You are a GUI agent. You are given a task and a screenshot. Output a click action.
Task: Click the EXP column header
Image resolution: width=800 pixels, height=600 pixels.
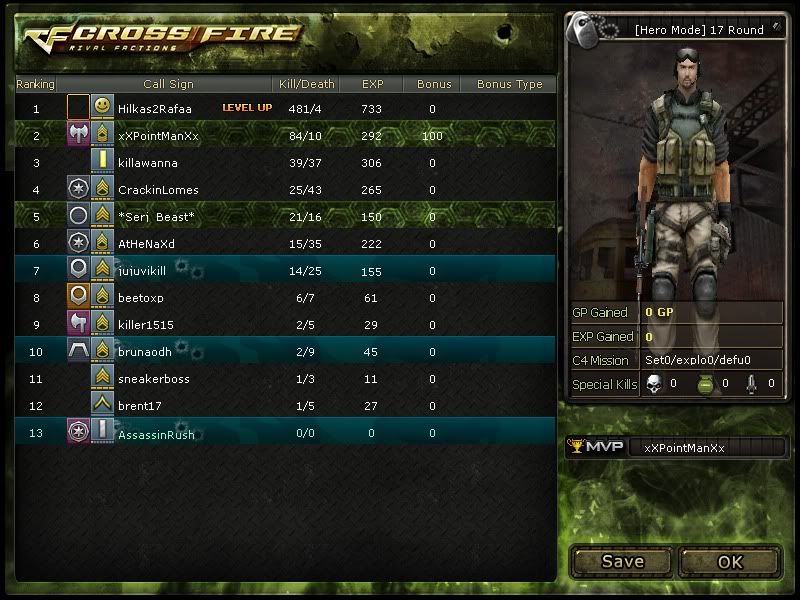[x=372, y=84]
